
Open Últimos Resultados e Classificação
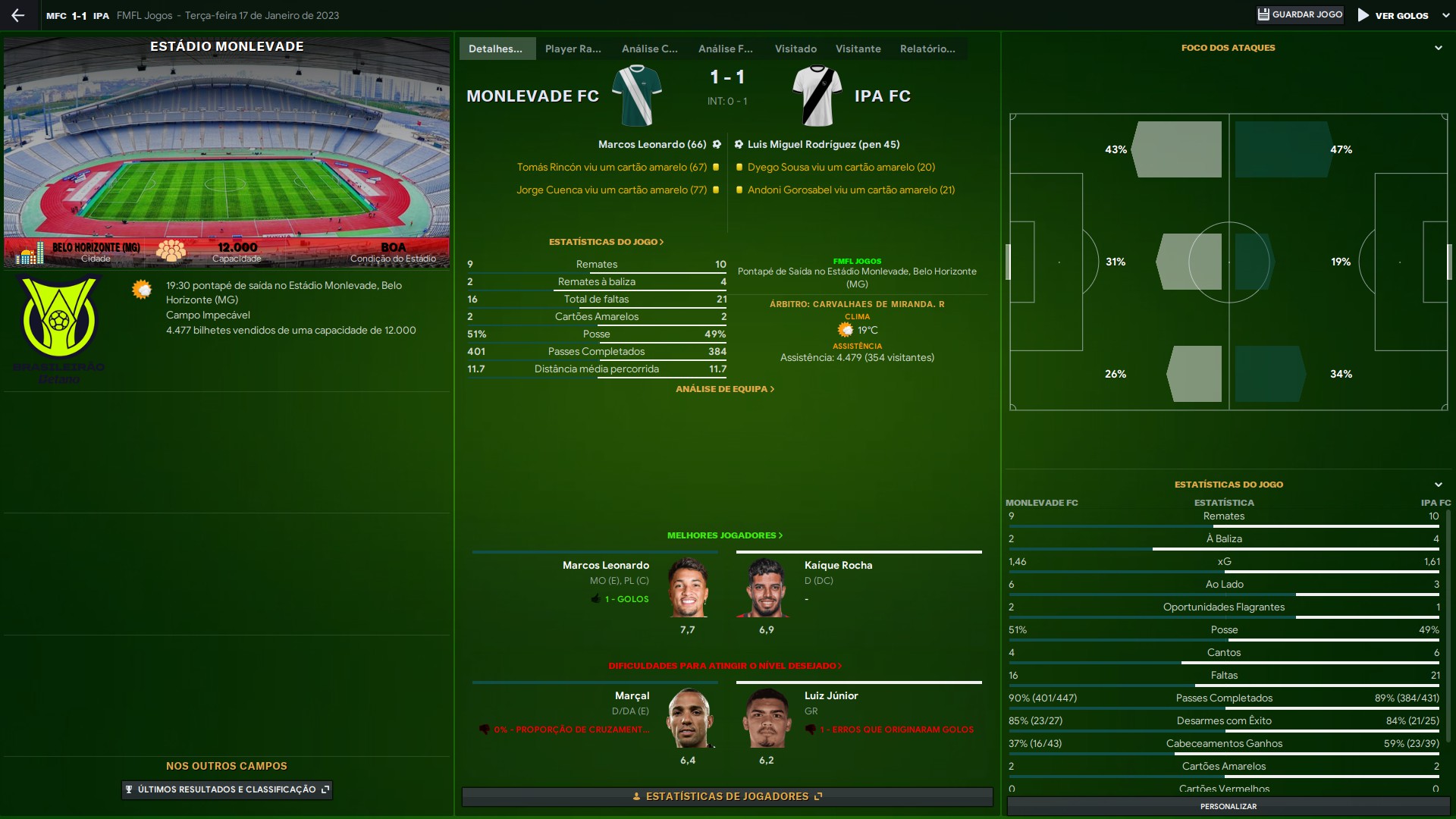click(227, 789)
